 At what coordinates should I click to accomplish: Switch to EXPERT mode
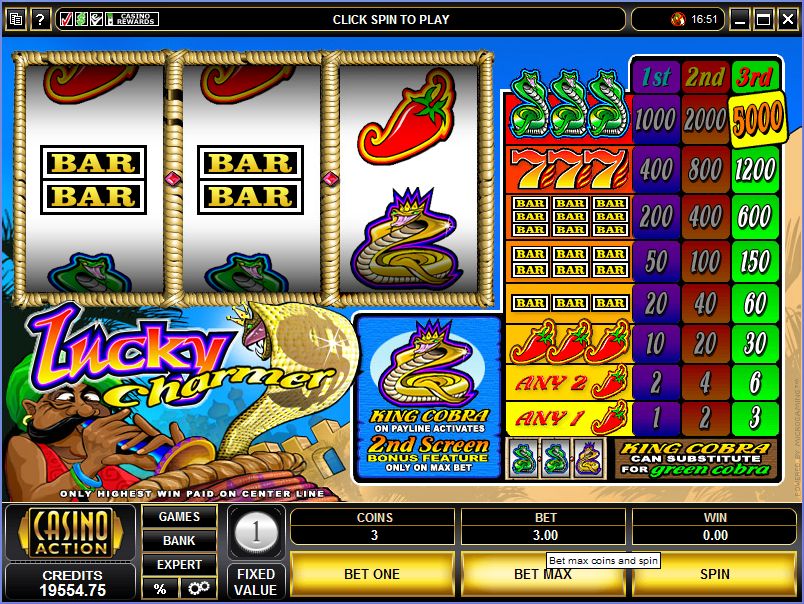179,565
